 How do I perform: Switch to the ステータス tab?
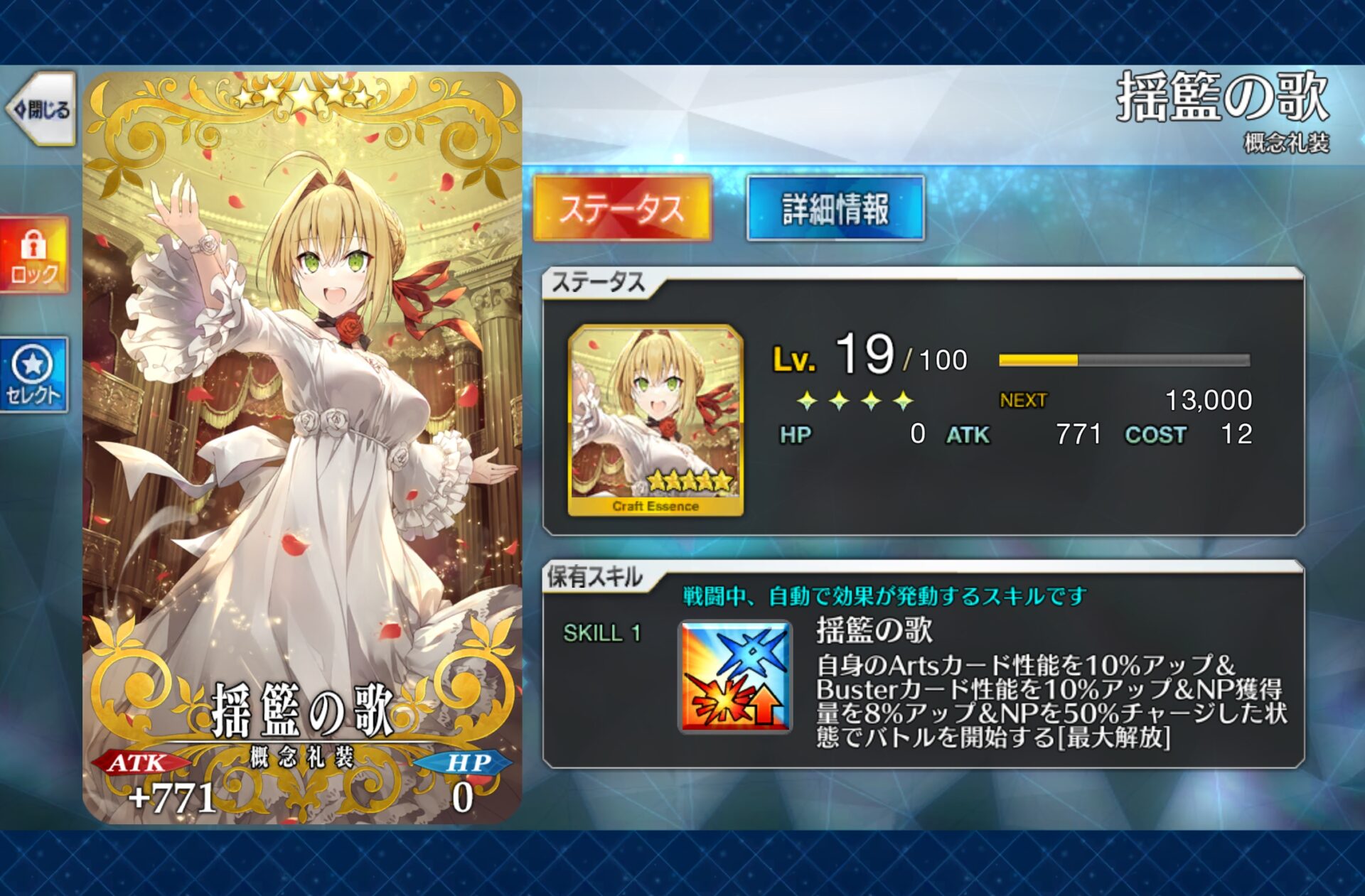(622, 209)
